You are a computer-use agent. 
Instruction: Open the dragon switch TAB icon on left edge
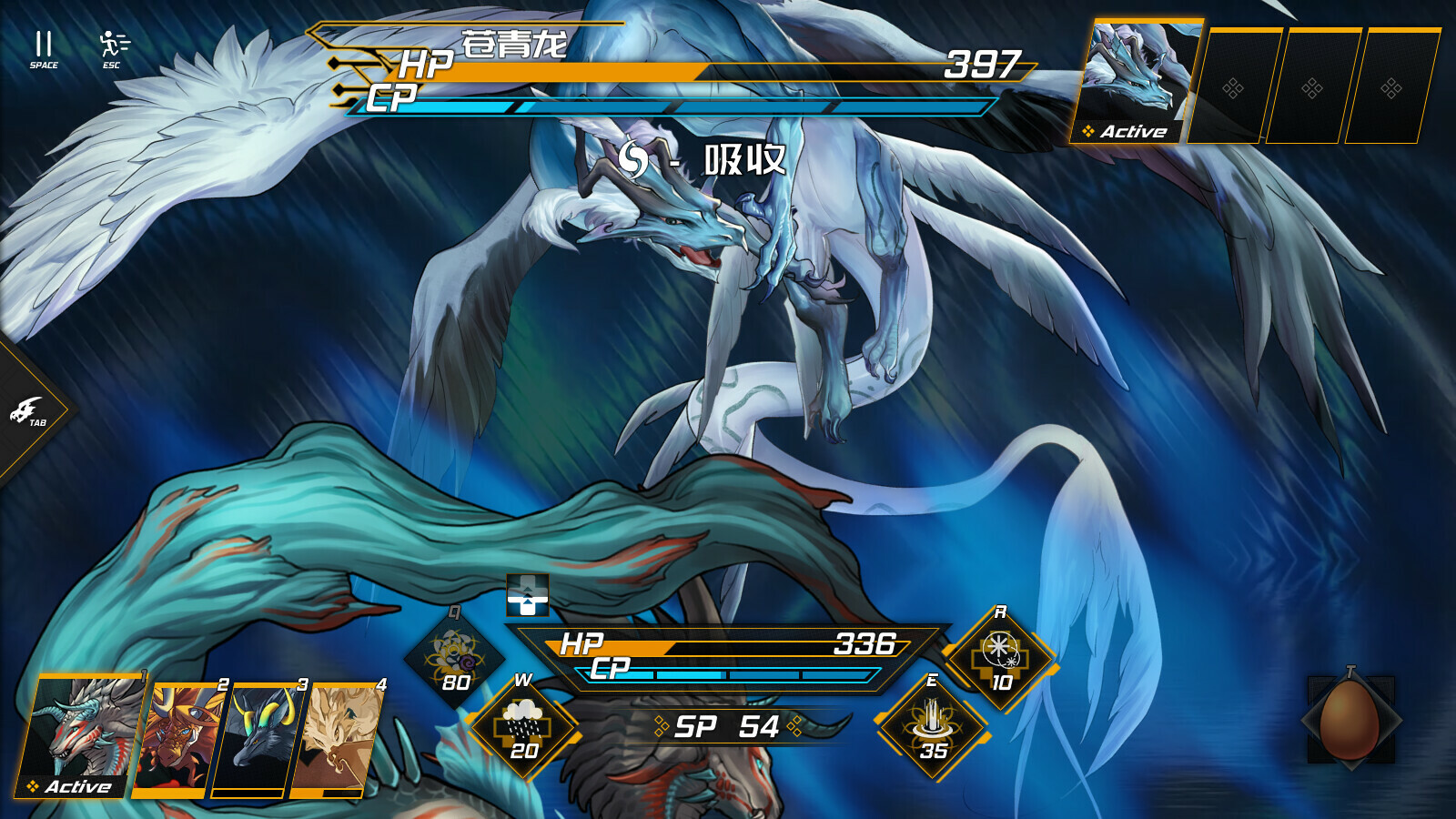click(27, 408)
